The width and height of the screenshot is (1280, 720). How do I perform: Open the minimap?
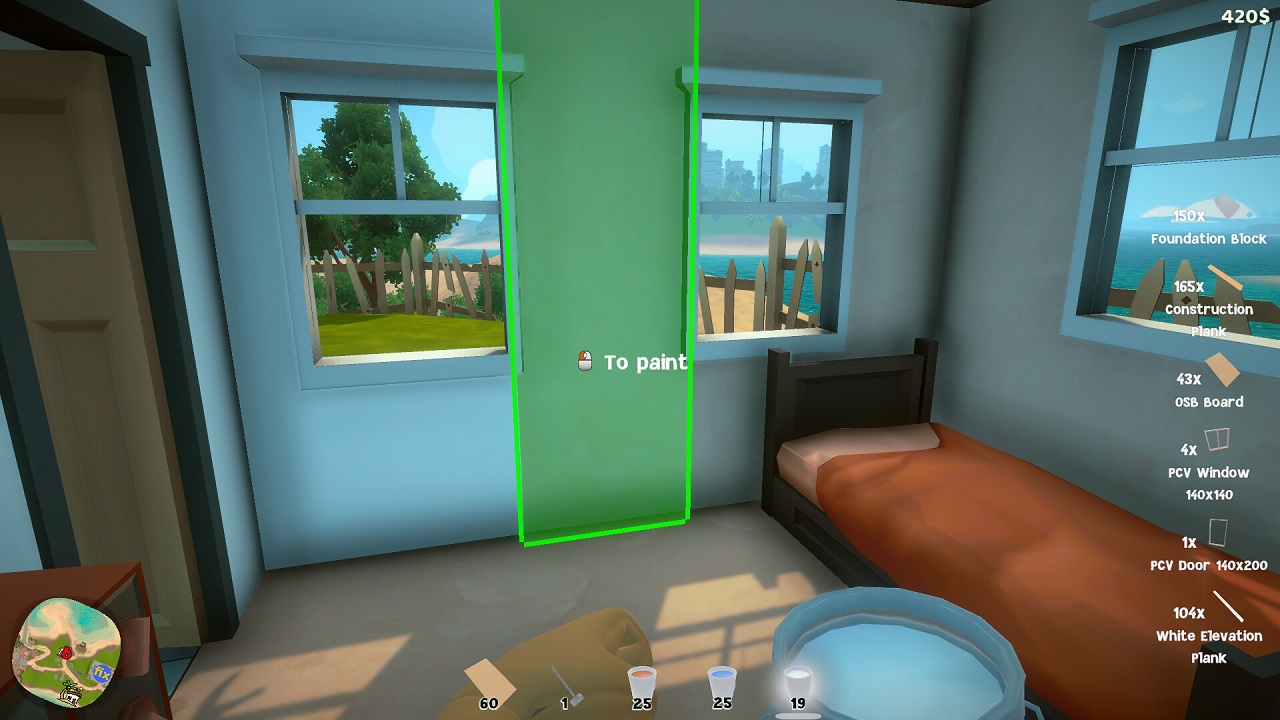pos(66,651)
